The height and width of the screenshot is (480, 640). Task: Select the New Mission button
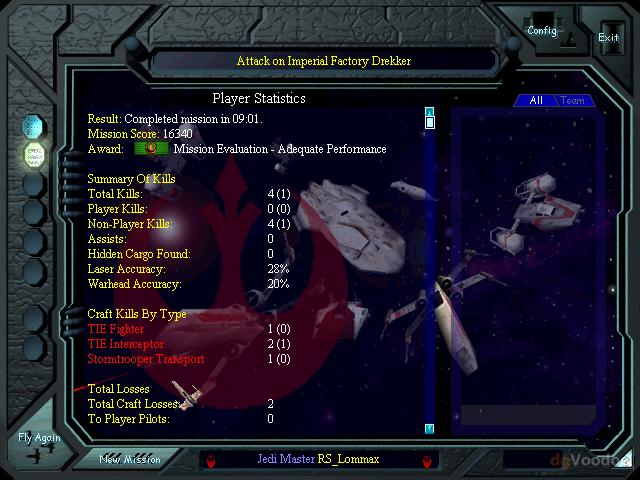pos(128,459)
